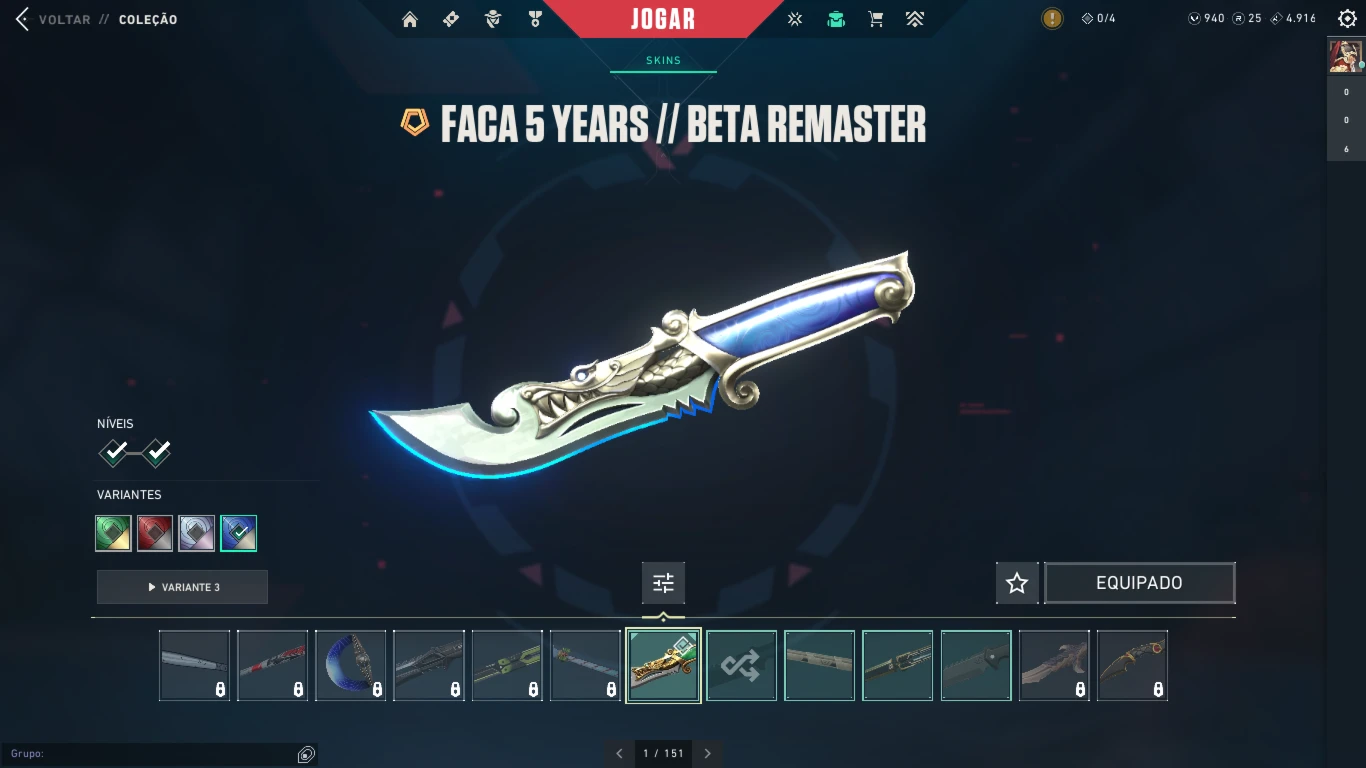The image size is (1366, 768).
Task: Click the red JOGAR play button
Action: pos(663,19)
